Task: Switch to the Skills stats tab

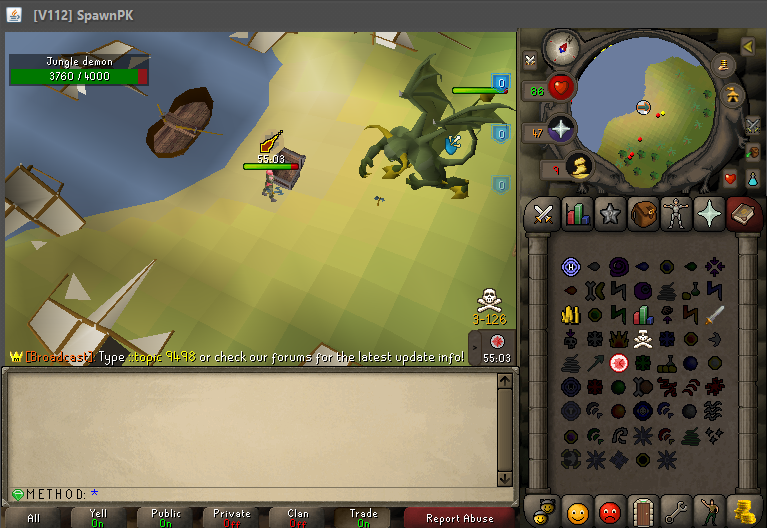Action: 577,213
